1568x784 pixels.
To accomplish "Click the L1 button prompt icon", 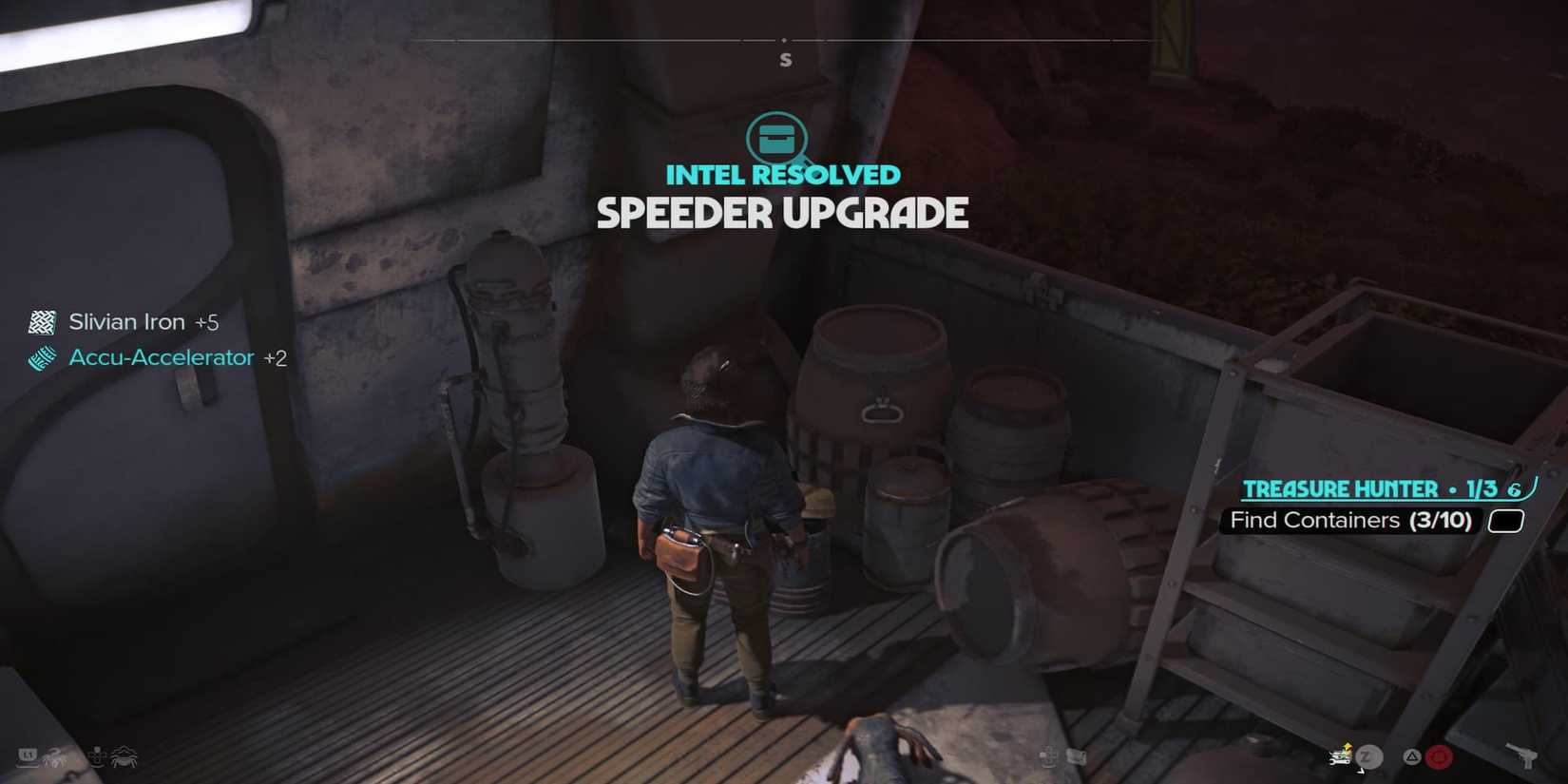I will tap(27, 756).
